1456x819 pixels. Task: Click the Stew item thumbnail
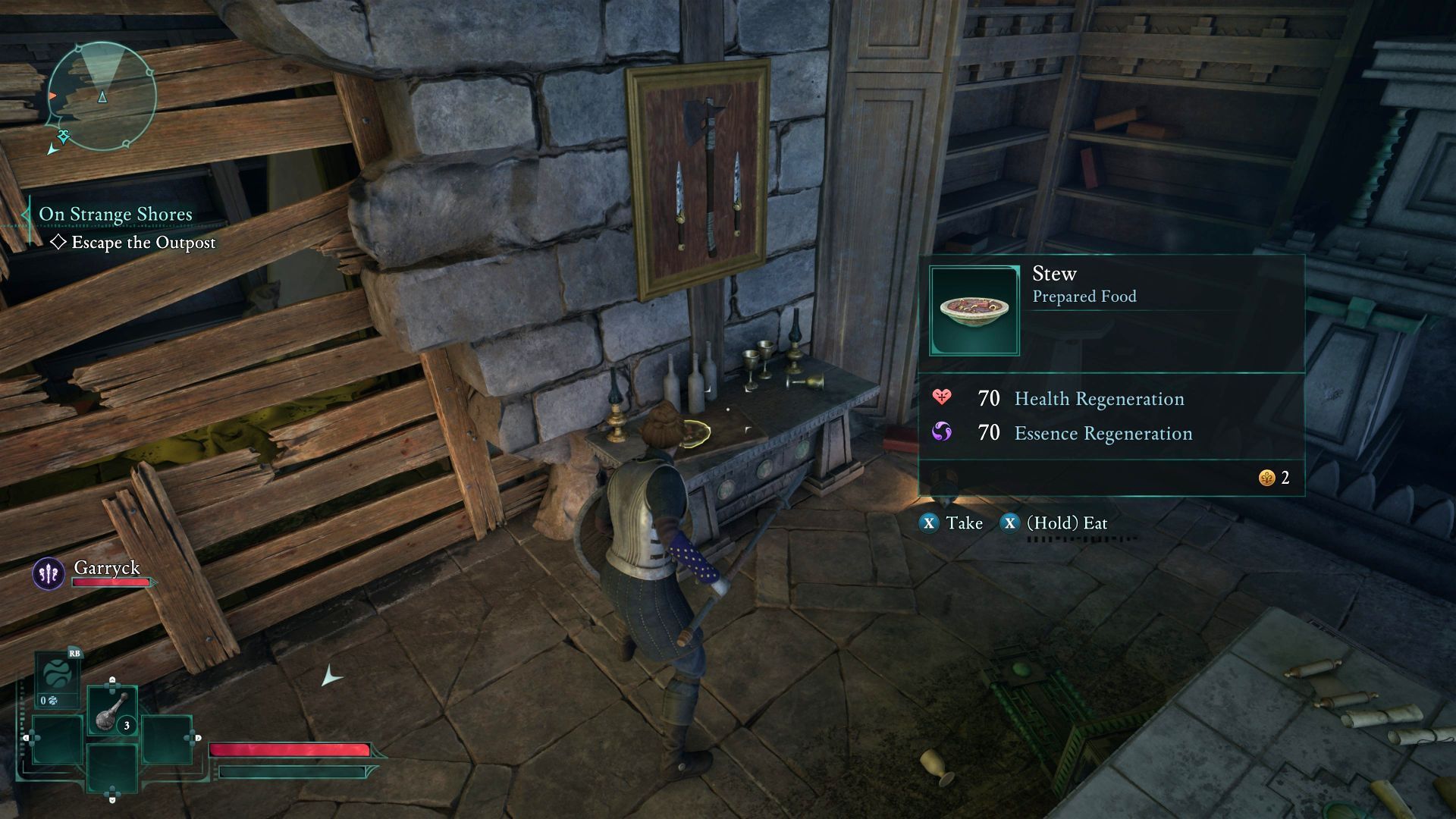tap(974, 310)
